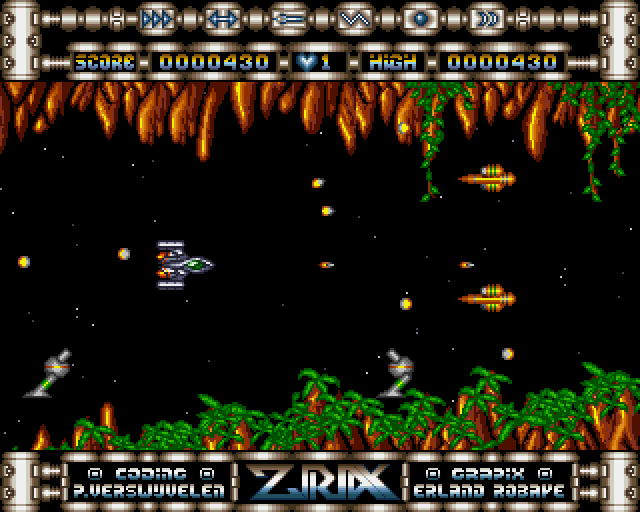
Task: Activate the forked missile power-up icon
Action: (288, 18)
